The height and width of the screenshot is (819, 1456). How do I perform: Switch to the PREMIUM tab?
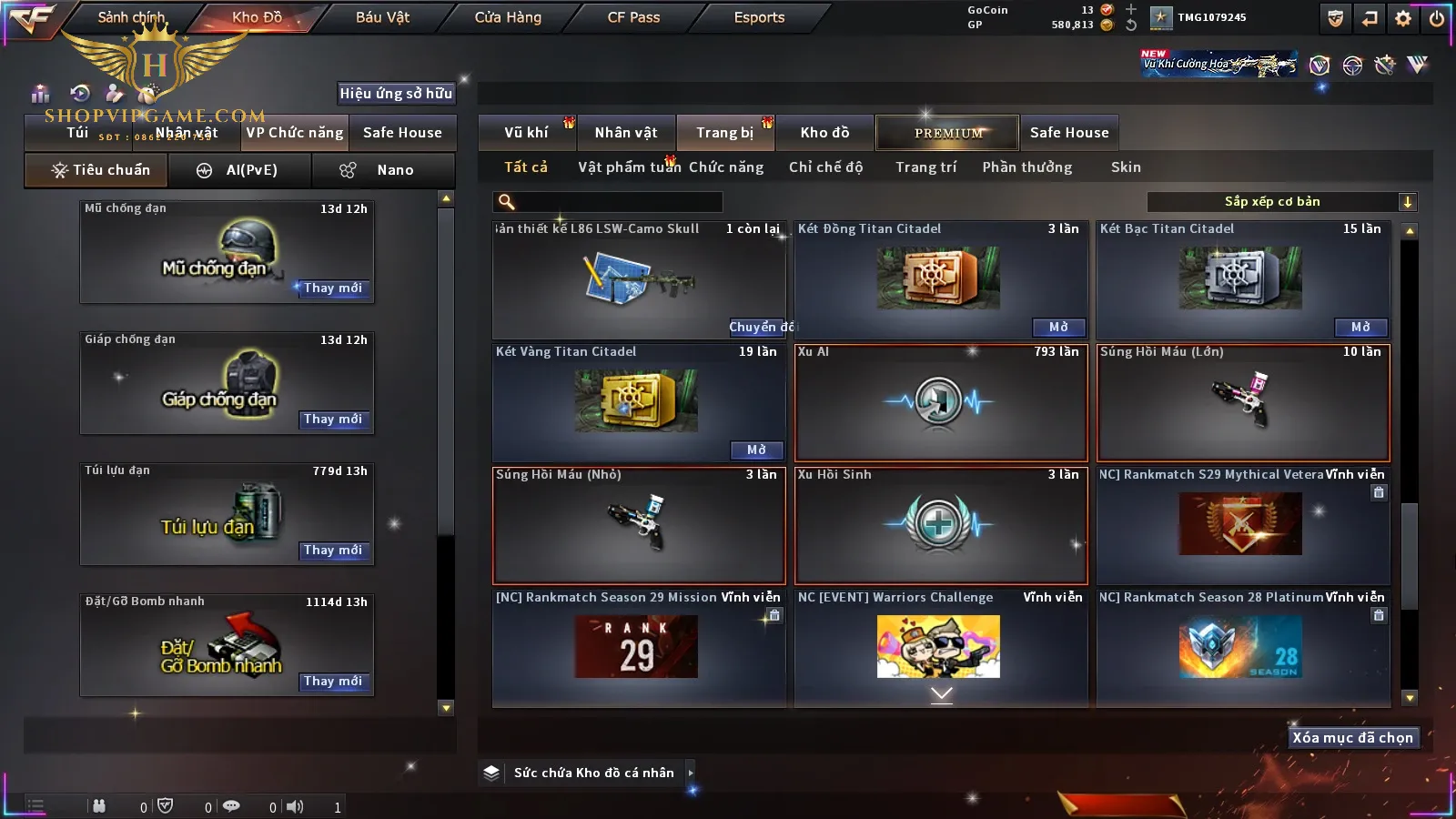[x=948, y=133]
